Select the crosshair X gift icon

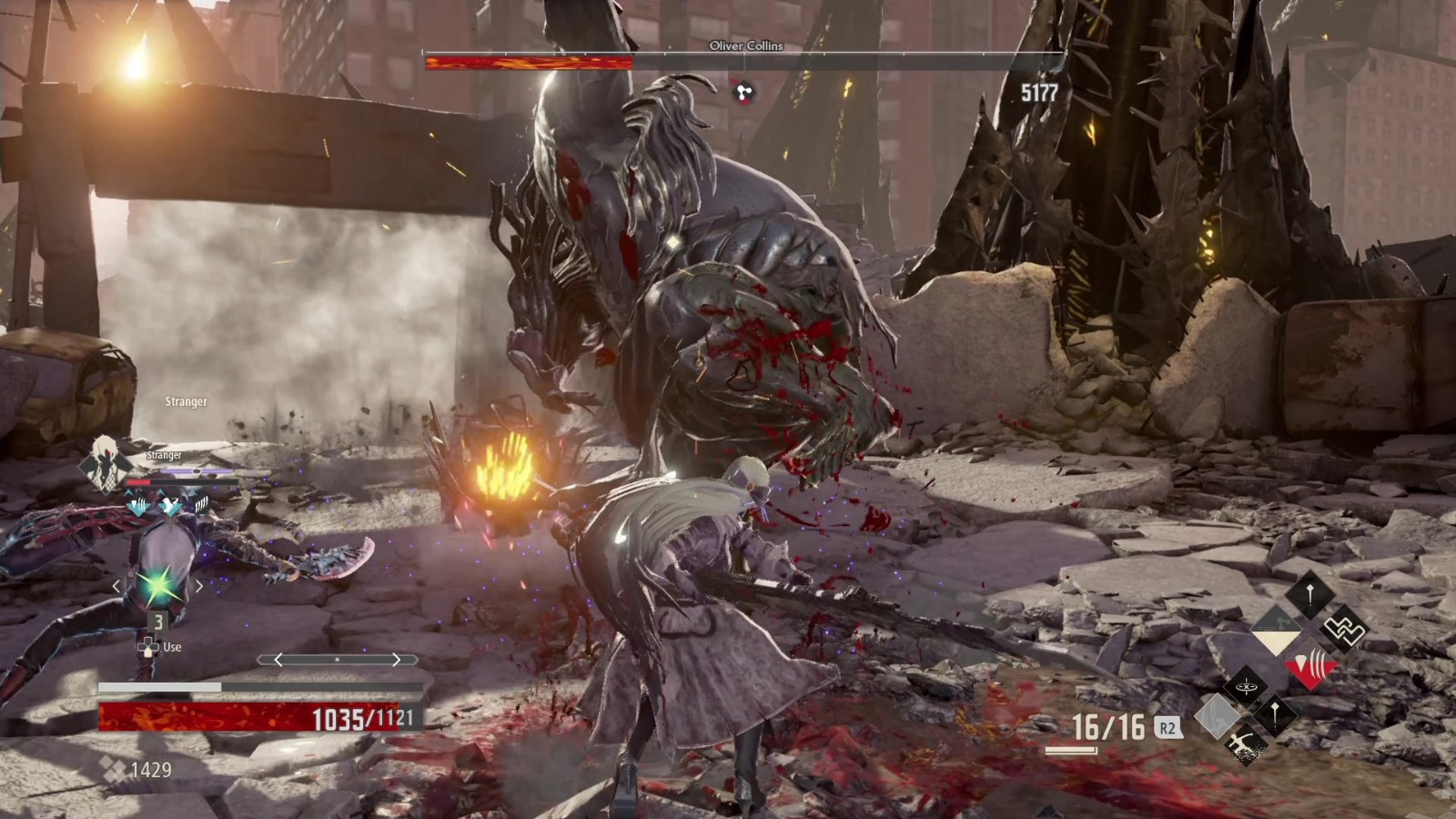pos(1245,685)
